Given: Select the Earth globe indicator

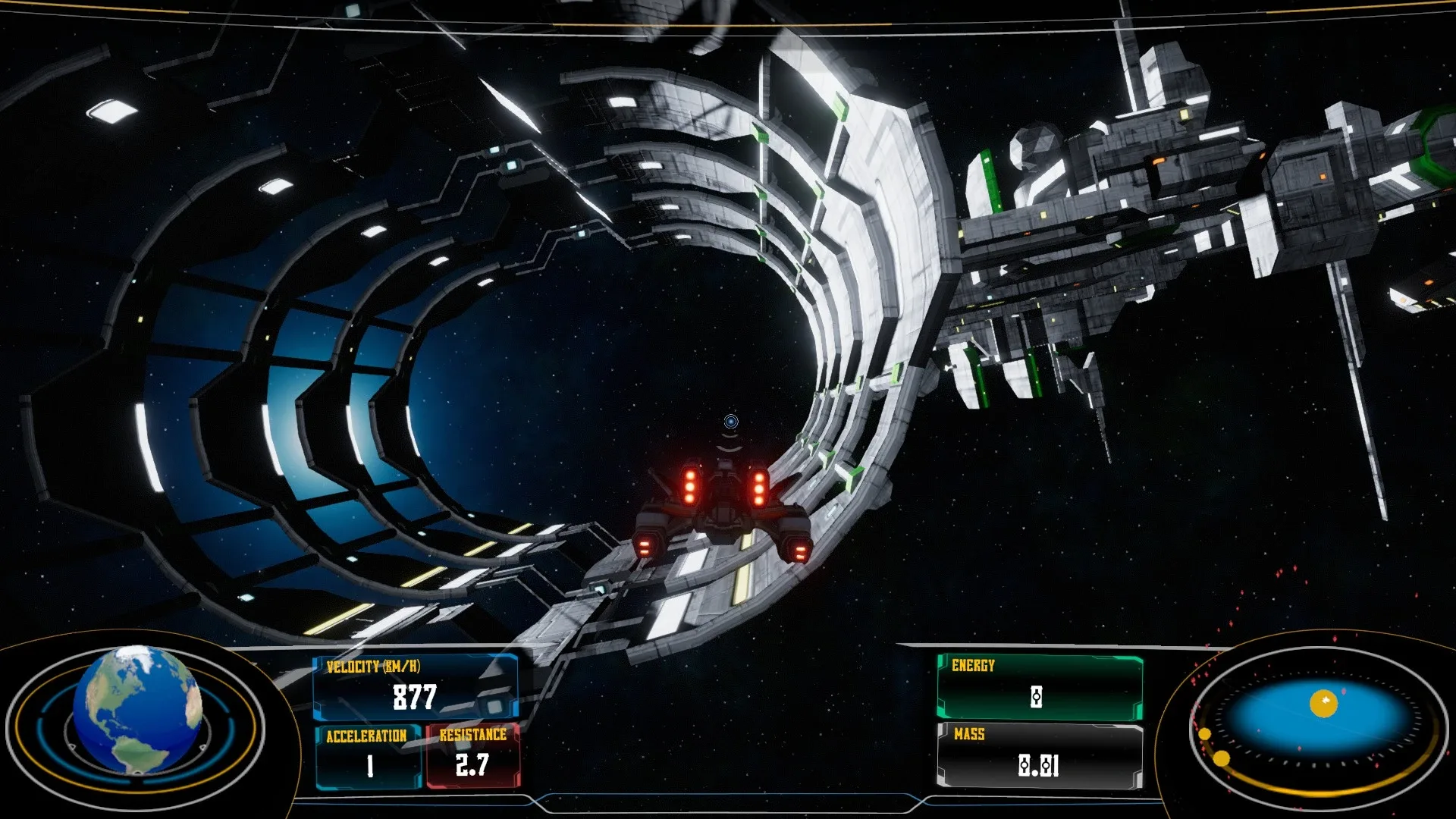Looking at the screenshot, I should coord(137,709).
